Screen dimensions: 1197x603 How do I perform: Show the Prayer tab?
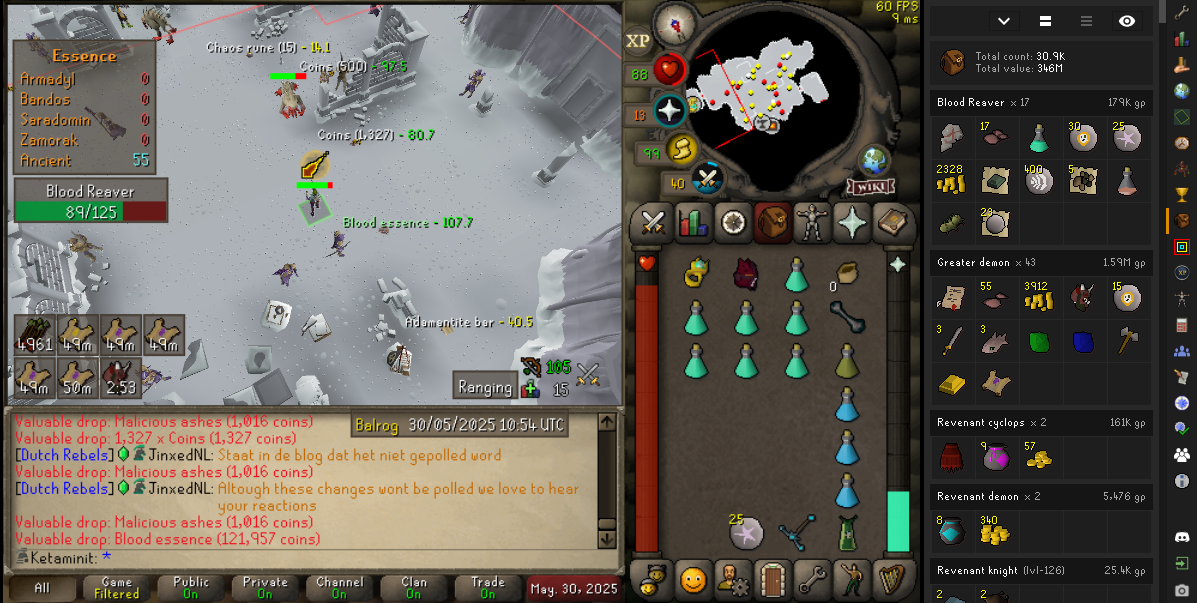[x=851, y=223]
